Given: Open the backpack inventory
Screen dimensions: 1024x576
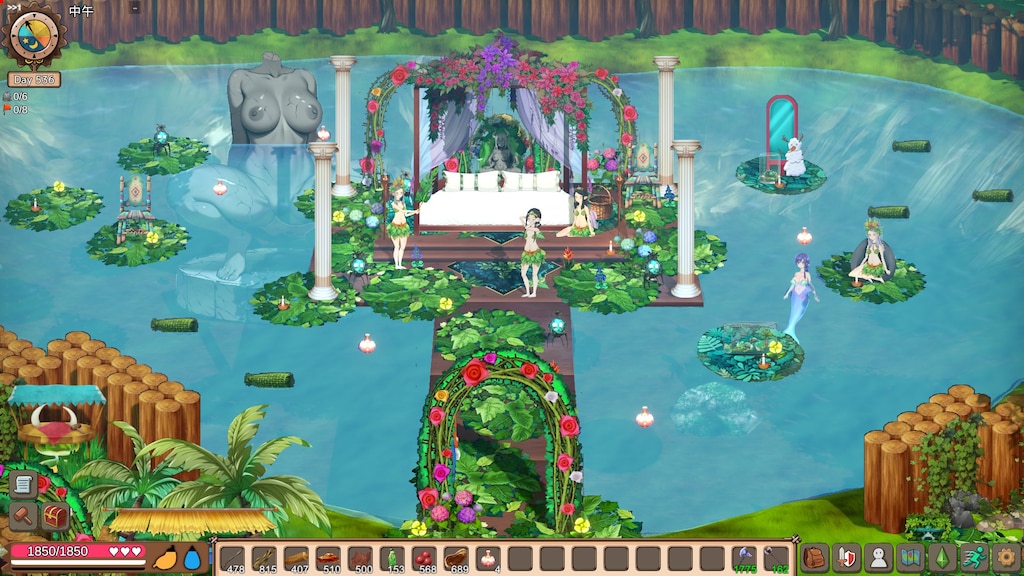Looking at the screenshot, I should 815,558.
